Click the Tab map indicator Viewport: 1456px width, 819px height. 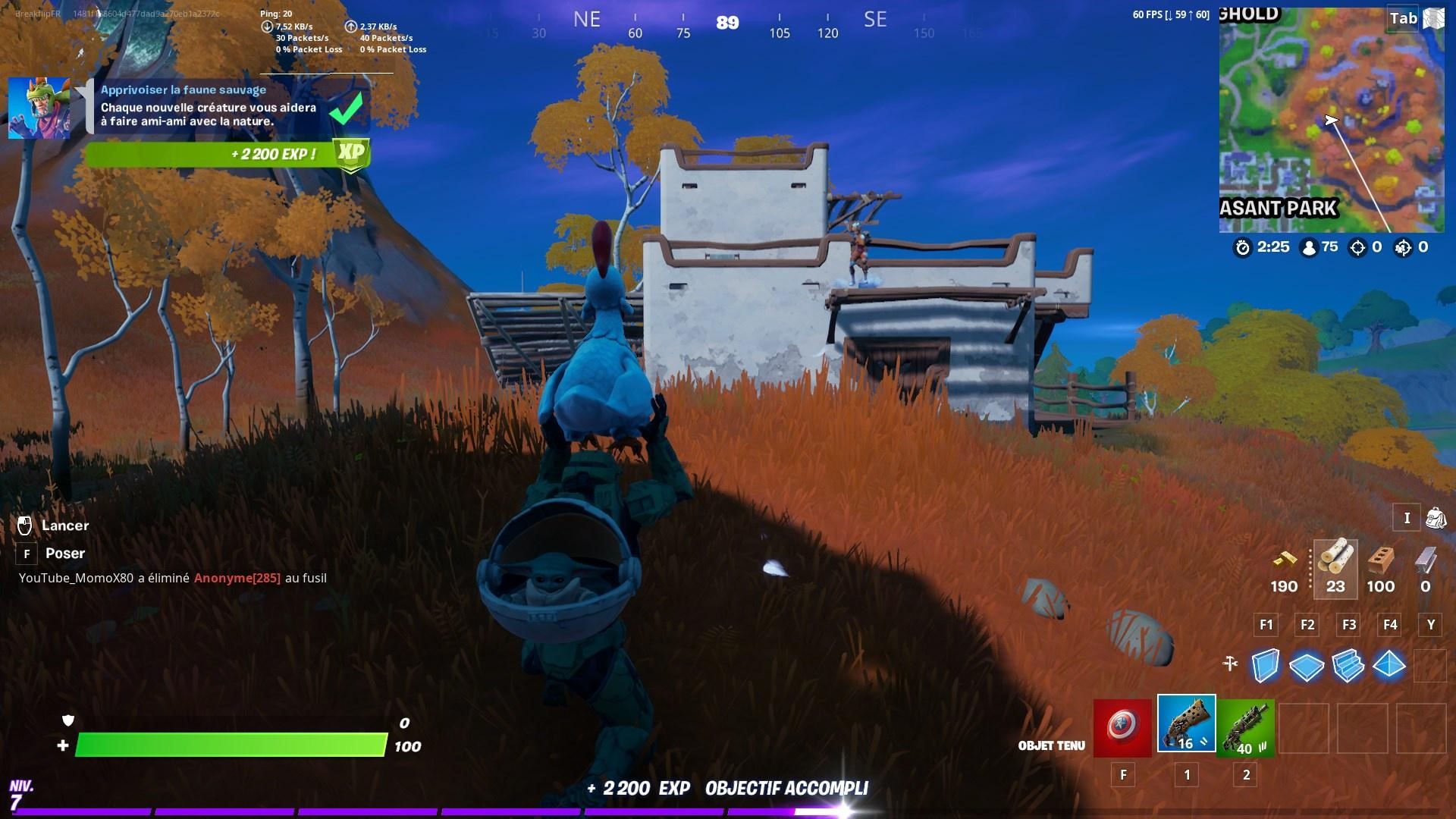coord(1404,18)
